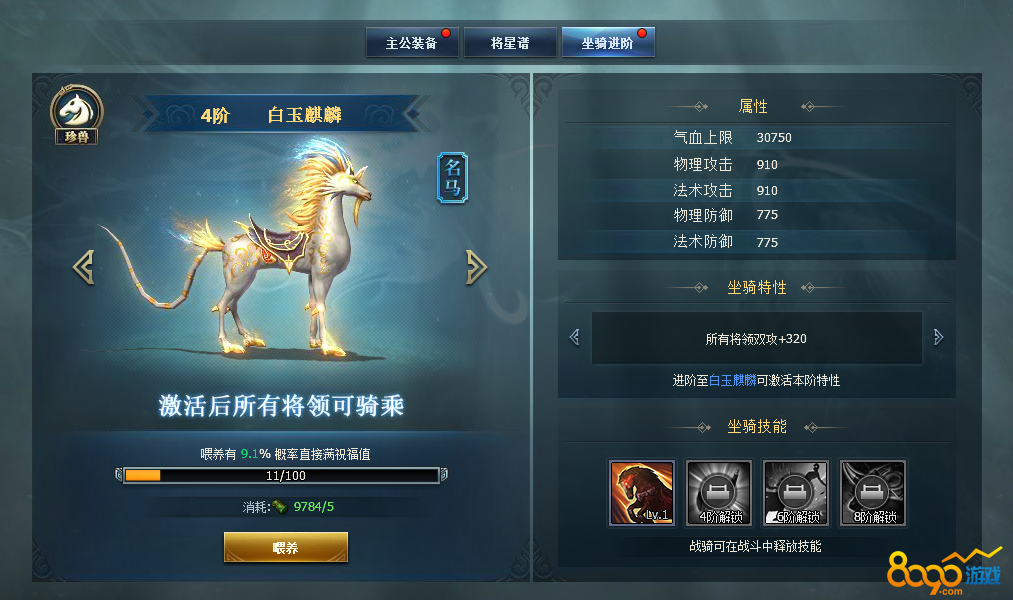
Task: Select the locked 8阶解锁 skill slot
Action: click(873, 493)
